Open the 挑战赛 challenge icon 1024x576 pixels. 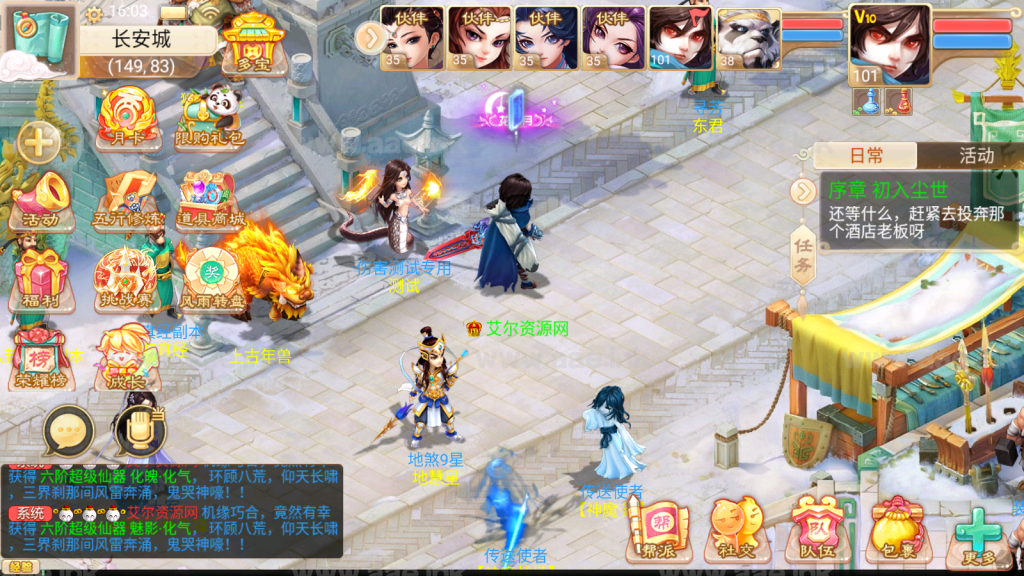[126, 282]
